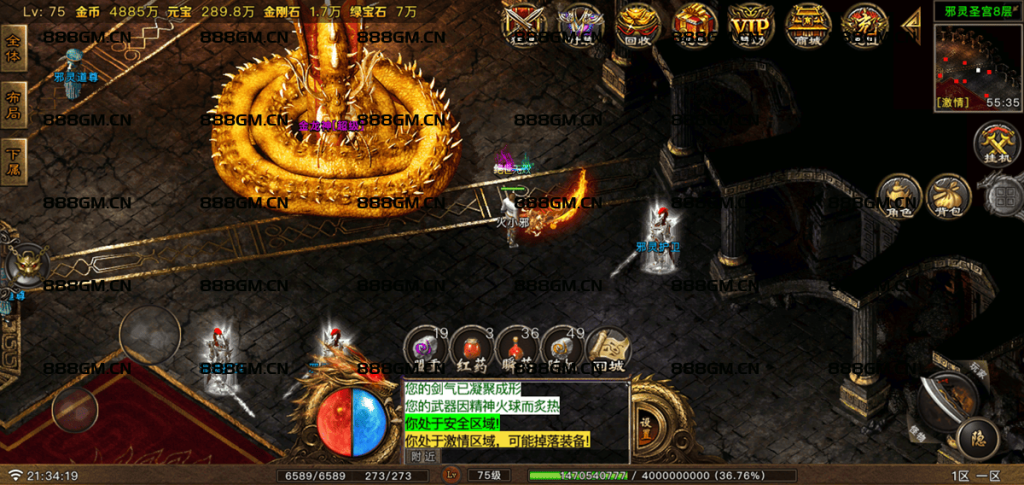Open the 背包 backpack
Screen dimensions: 1024x485
pyautogui.click(x=948, y=195)
